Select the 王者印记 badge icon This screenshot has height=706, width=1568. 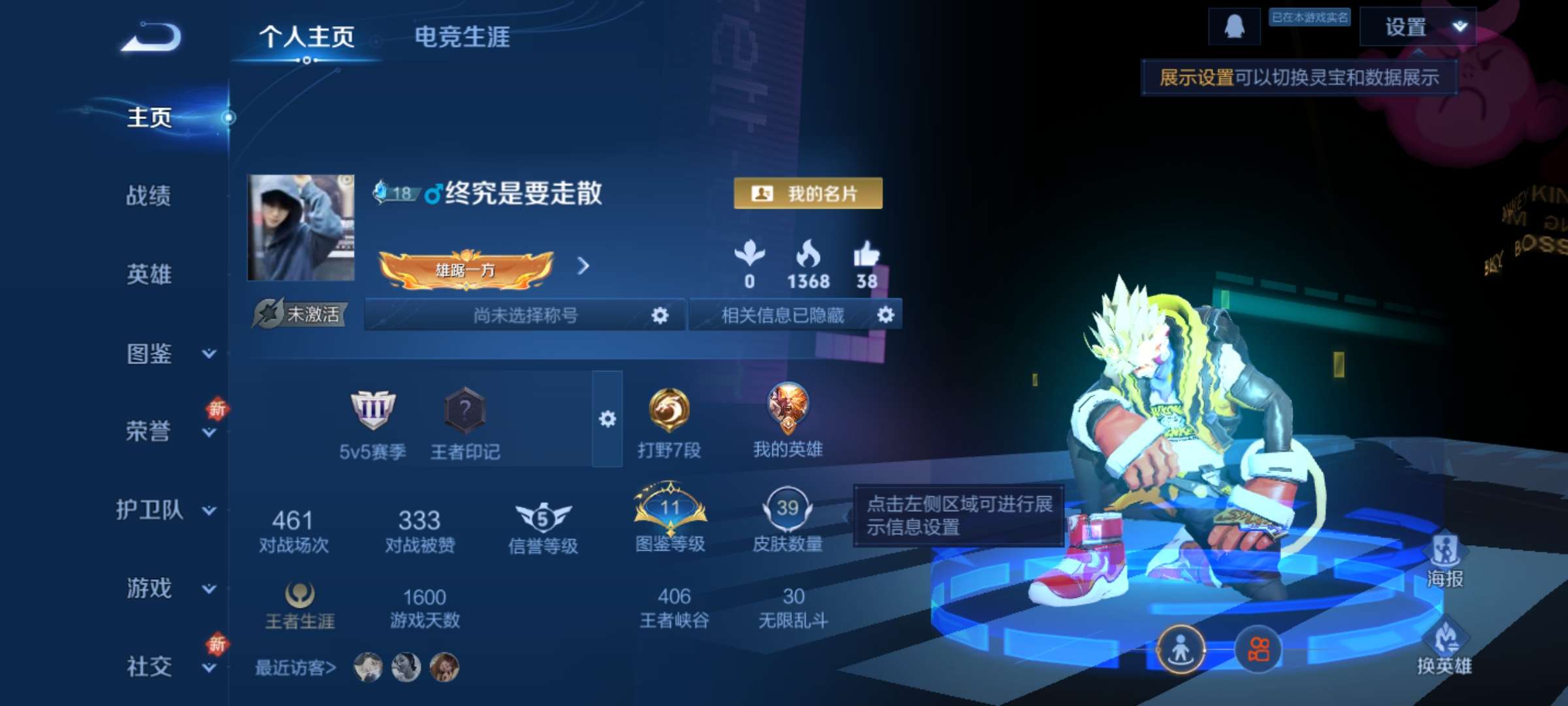(465, 413)
